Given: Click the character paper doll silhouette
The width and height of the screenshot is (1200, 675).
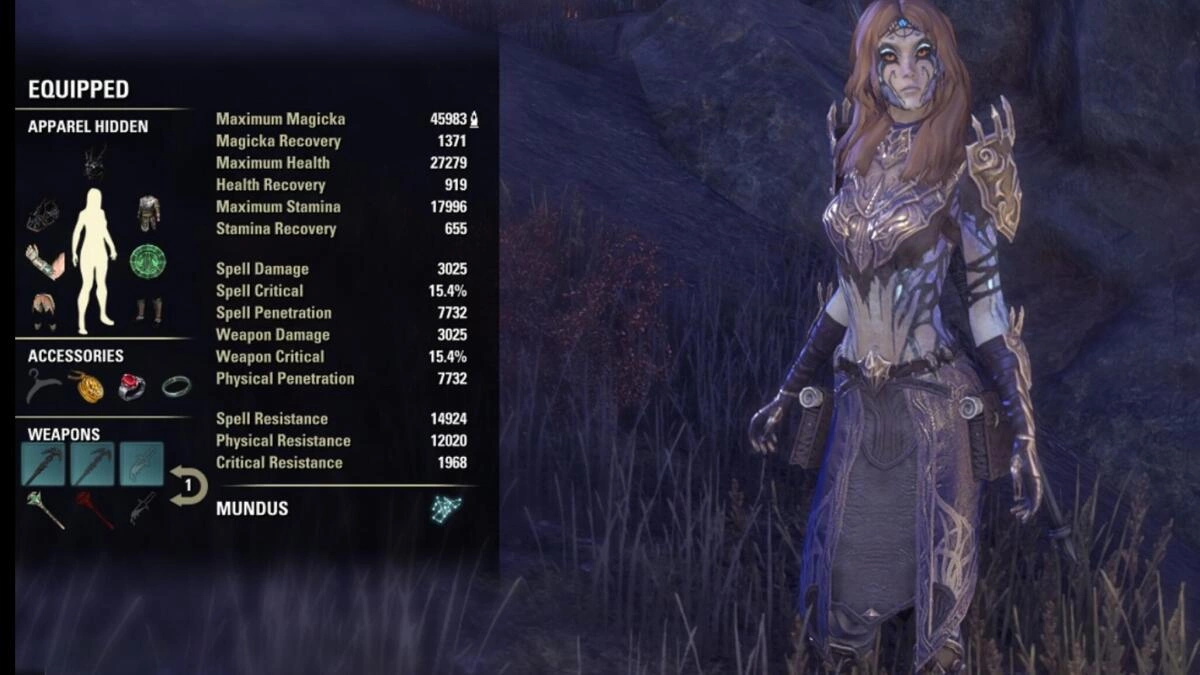Looking at the screenshot, I should point(94,259).
